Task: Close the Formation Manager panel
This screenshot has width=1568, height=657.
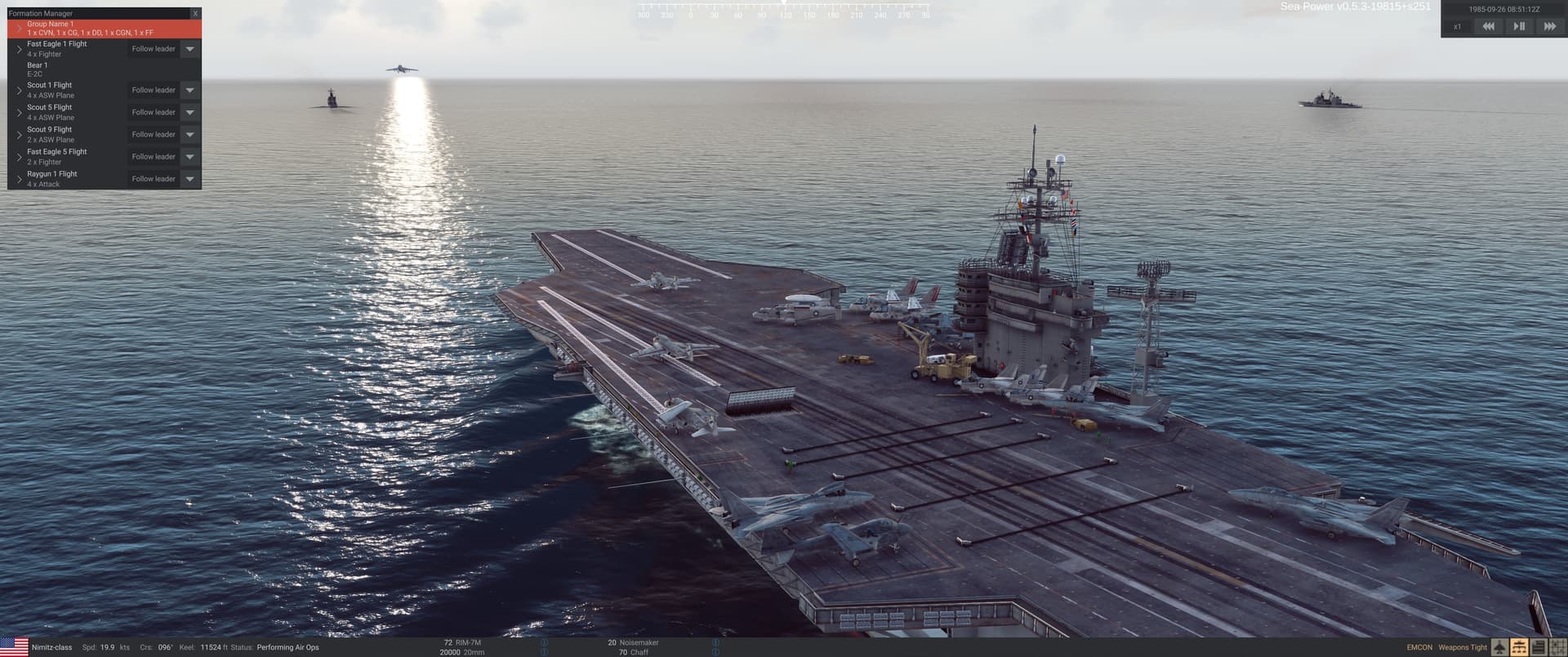Action: (x=195, y=14)
